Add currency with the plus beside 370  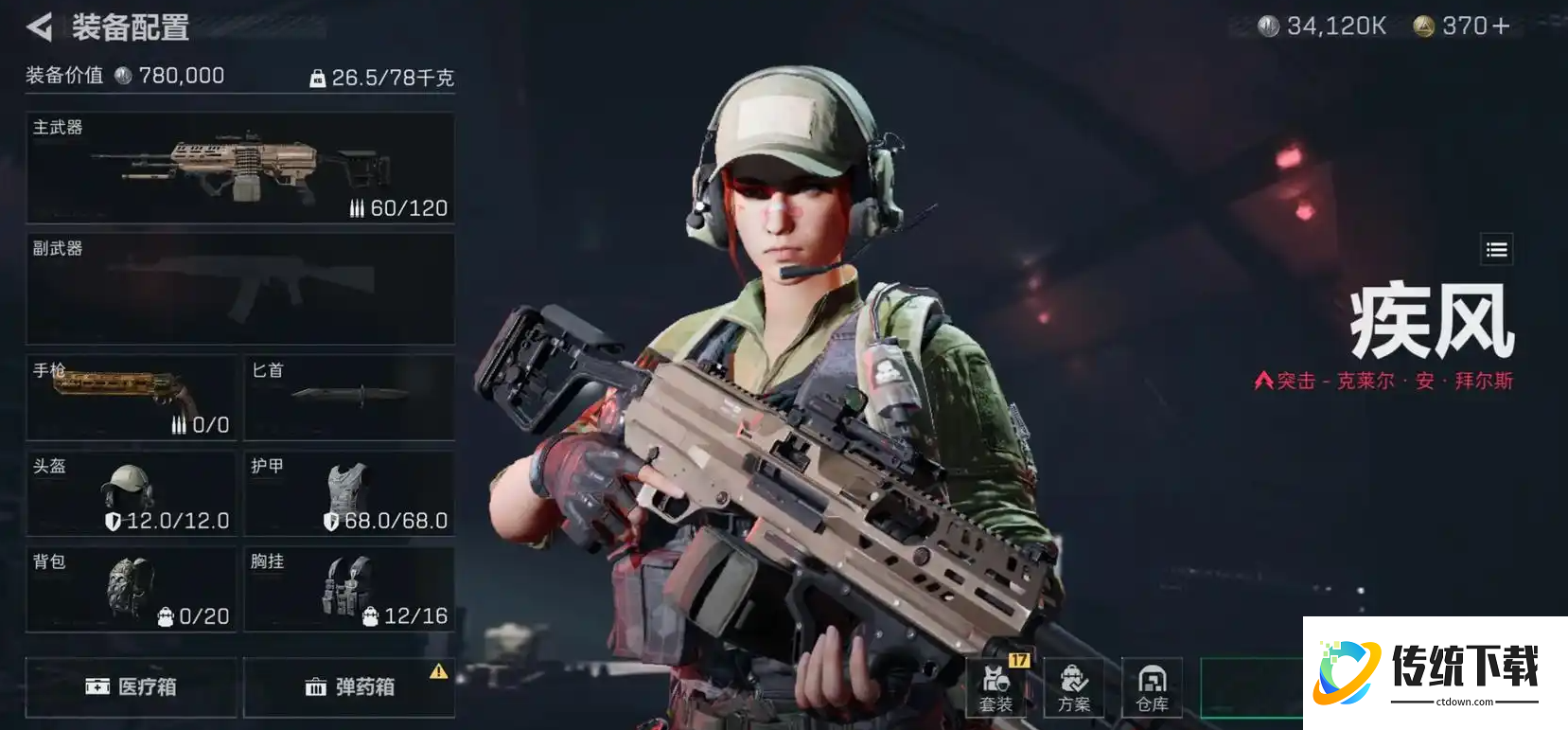(1501, 27)
